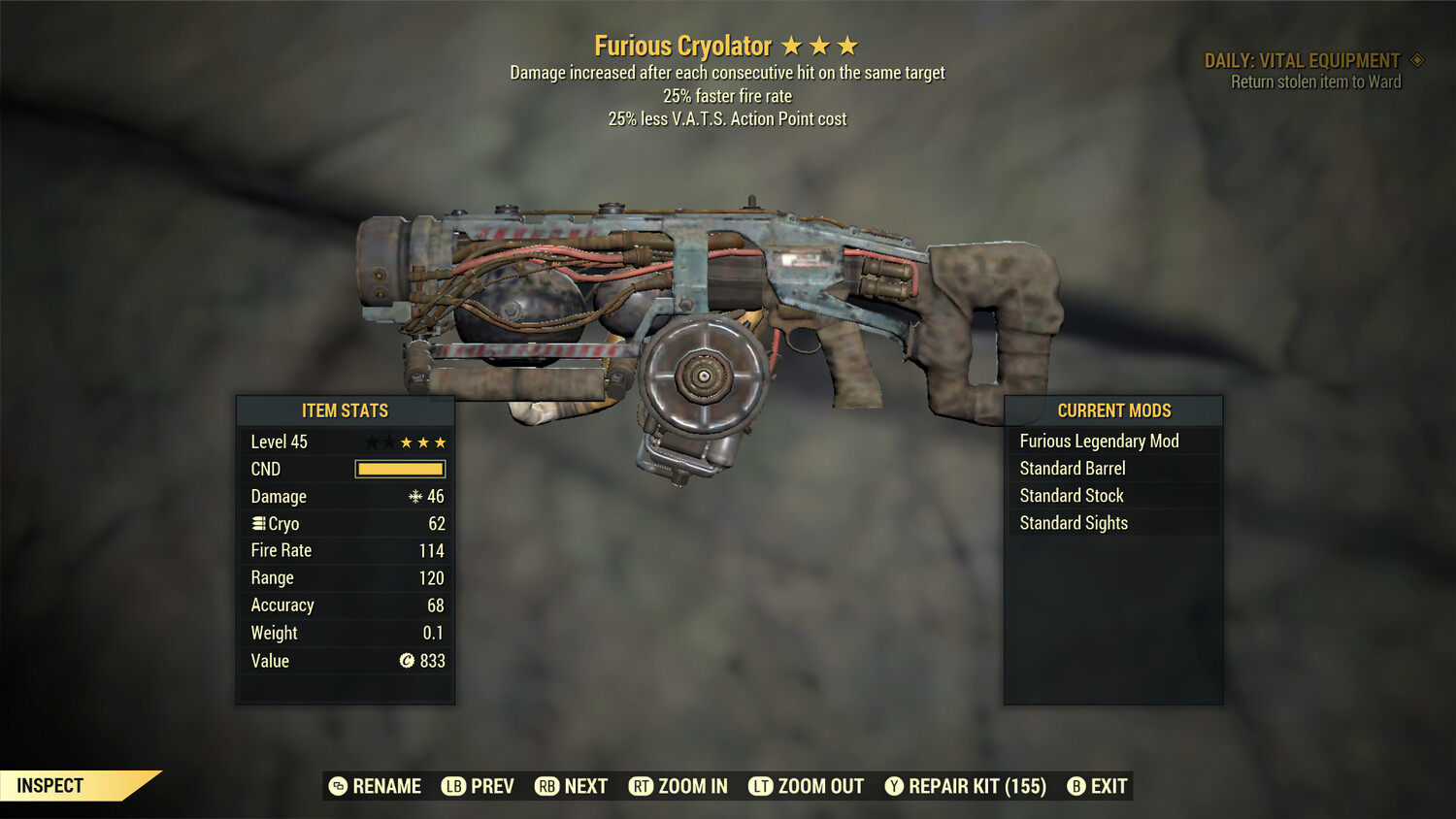The image size is (1456, 819).
Task: Click the controller icon beside RENAME
Action: 339,786
